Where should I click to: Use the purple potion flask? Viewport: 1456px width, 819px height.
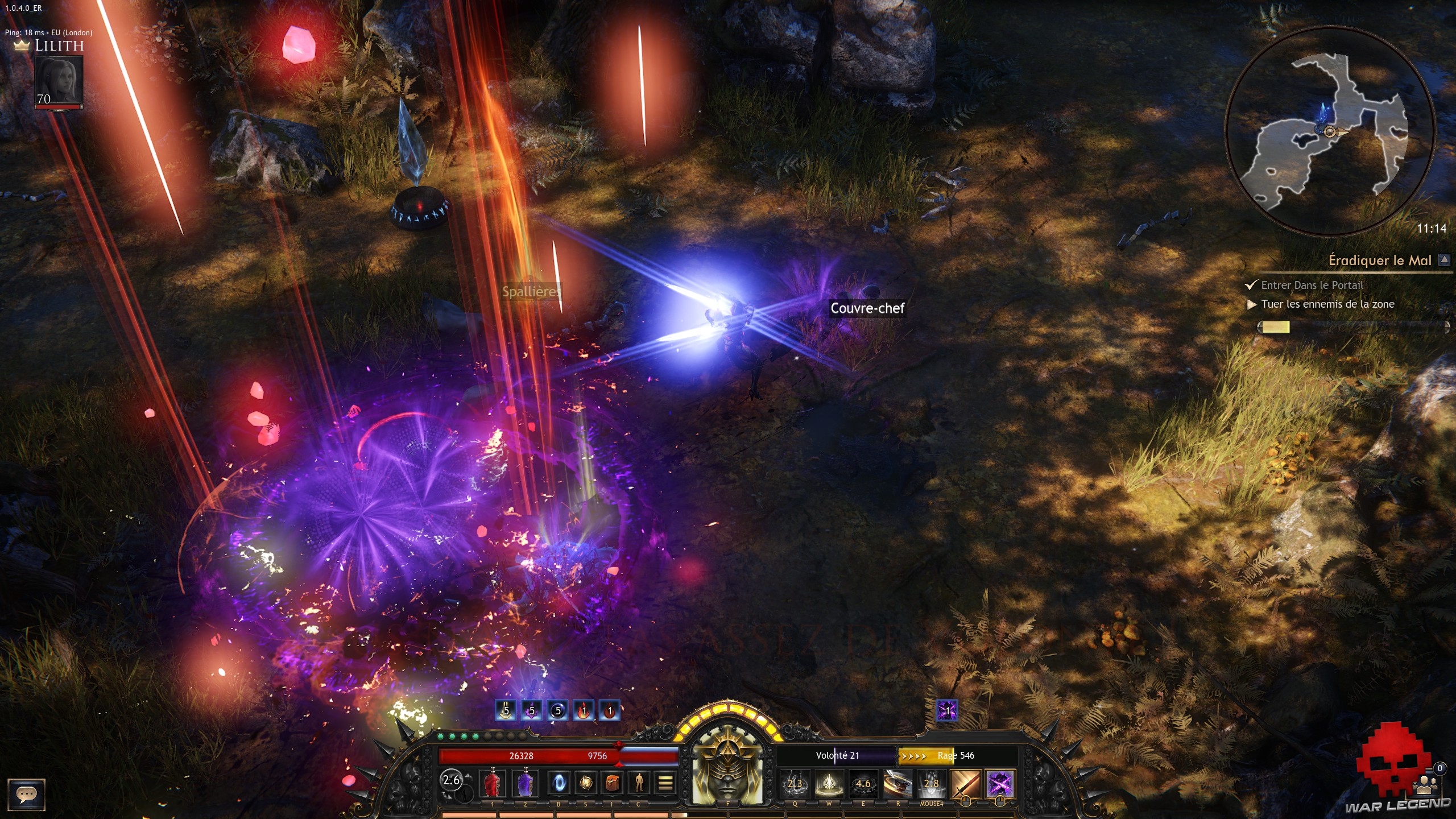[525, 784]
